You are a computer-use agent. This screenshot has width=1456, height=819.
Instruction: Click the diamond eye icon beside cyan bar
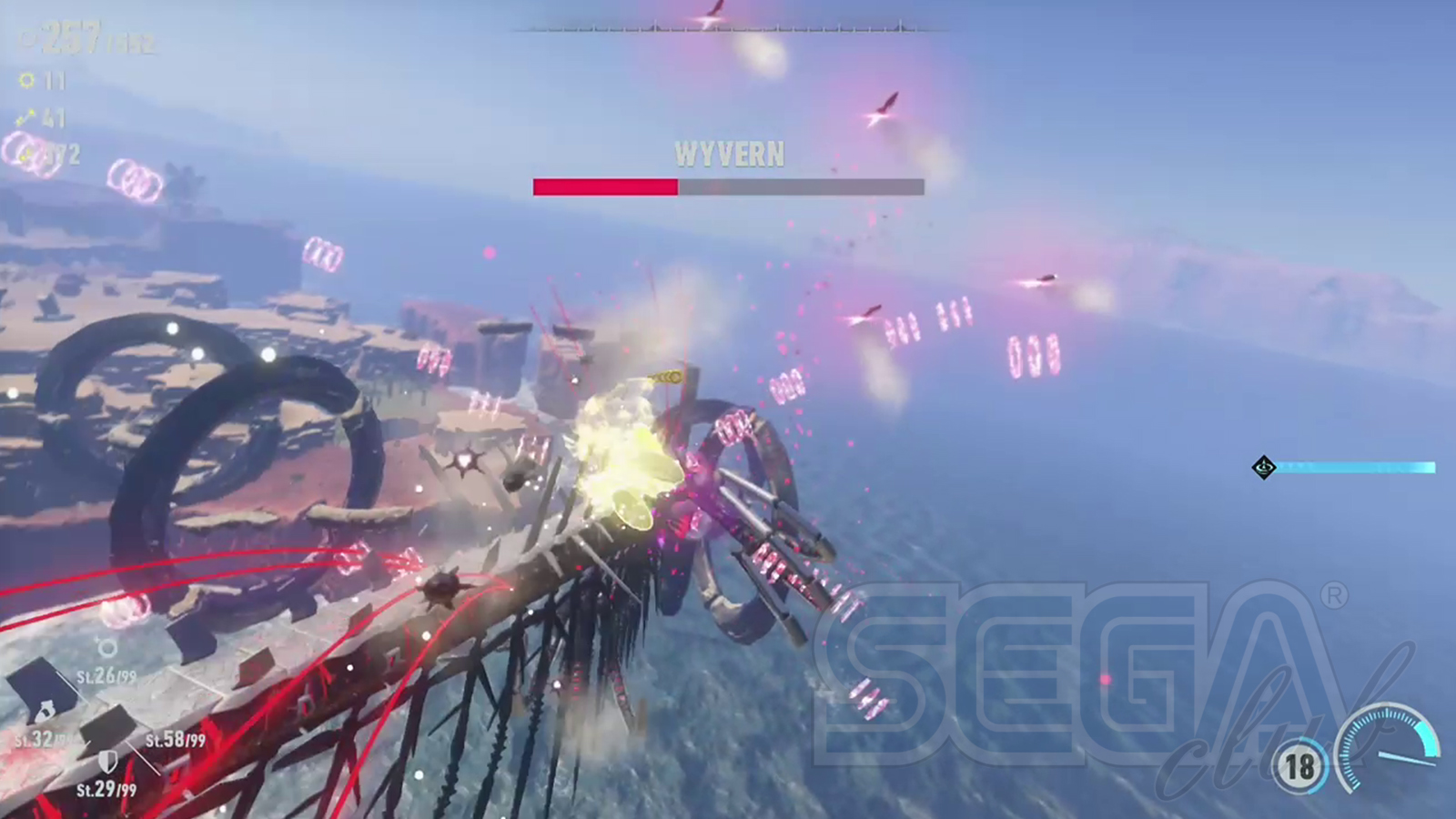(x=1264, y=468)
